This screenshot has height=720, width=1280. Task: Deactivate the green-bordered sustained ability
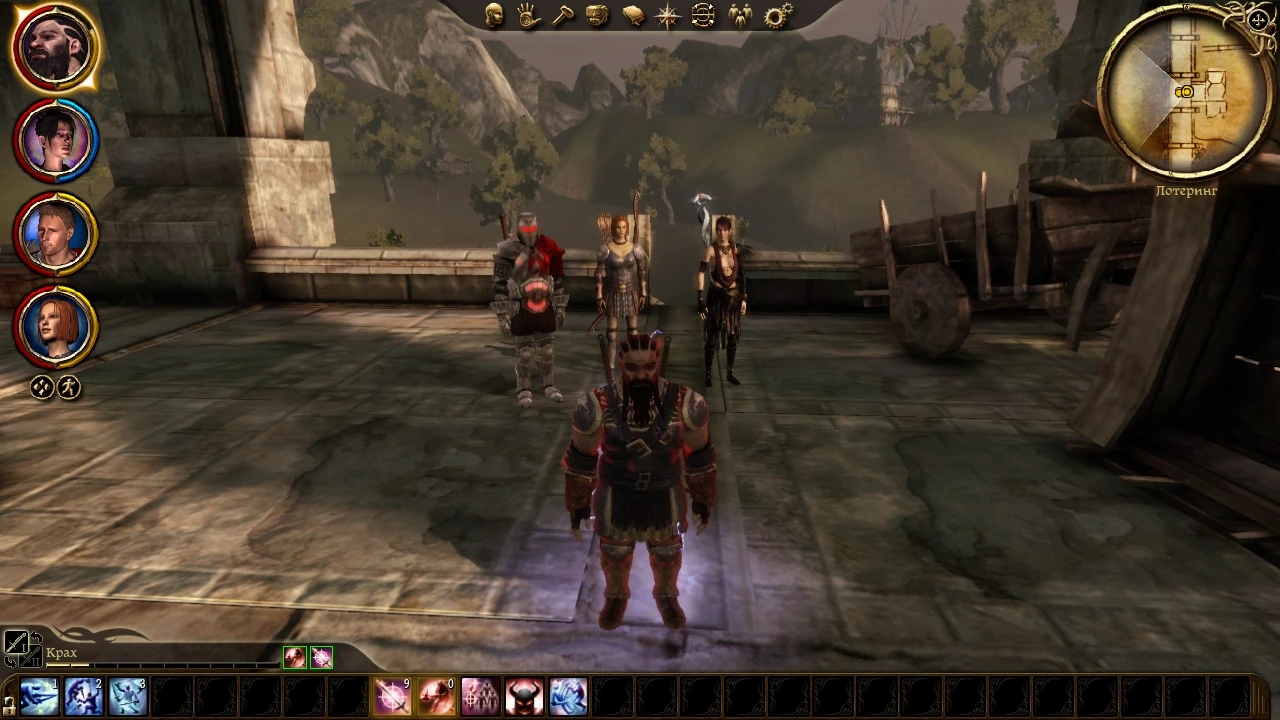(295, 656)
